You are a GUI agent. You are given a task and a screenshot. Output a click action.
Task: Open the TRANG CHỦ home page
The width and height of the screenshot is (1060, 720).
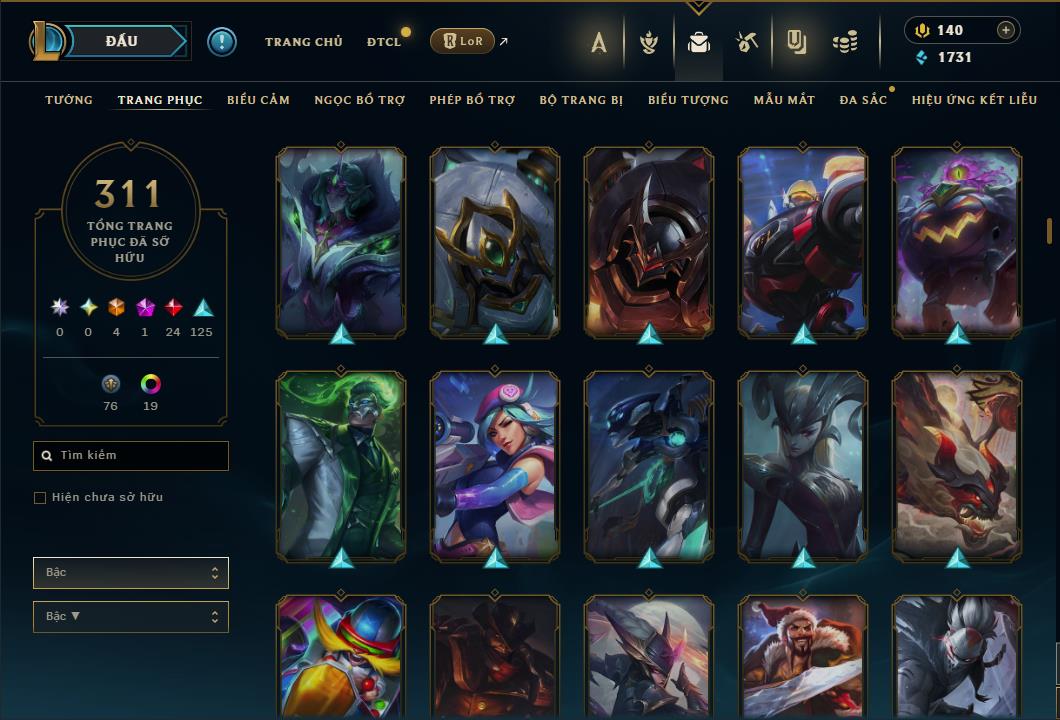tap(303, 42)
